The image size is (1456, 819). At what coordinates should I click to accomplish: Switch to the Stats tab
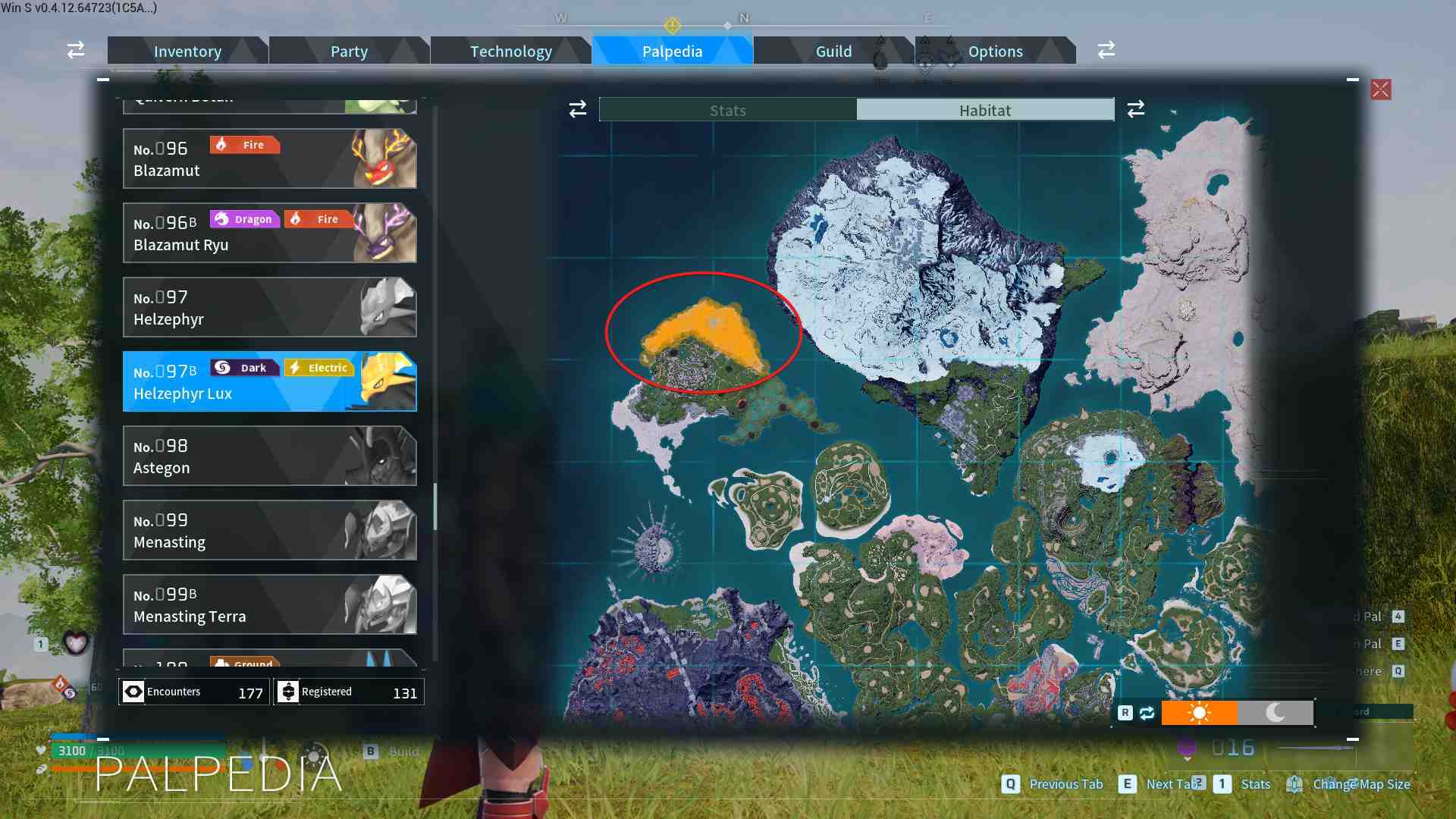(x=727, y=109)
